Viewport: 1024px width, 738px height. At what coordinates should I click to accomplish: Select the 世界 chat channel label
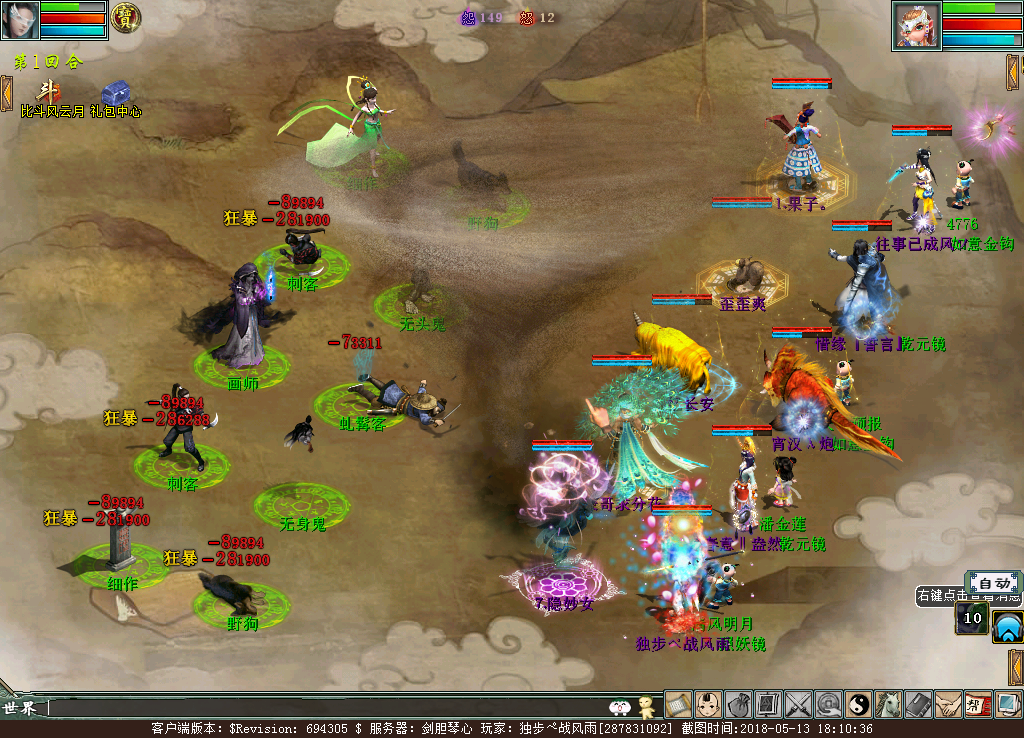coord(22,708)
